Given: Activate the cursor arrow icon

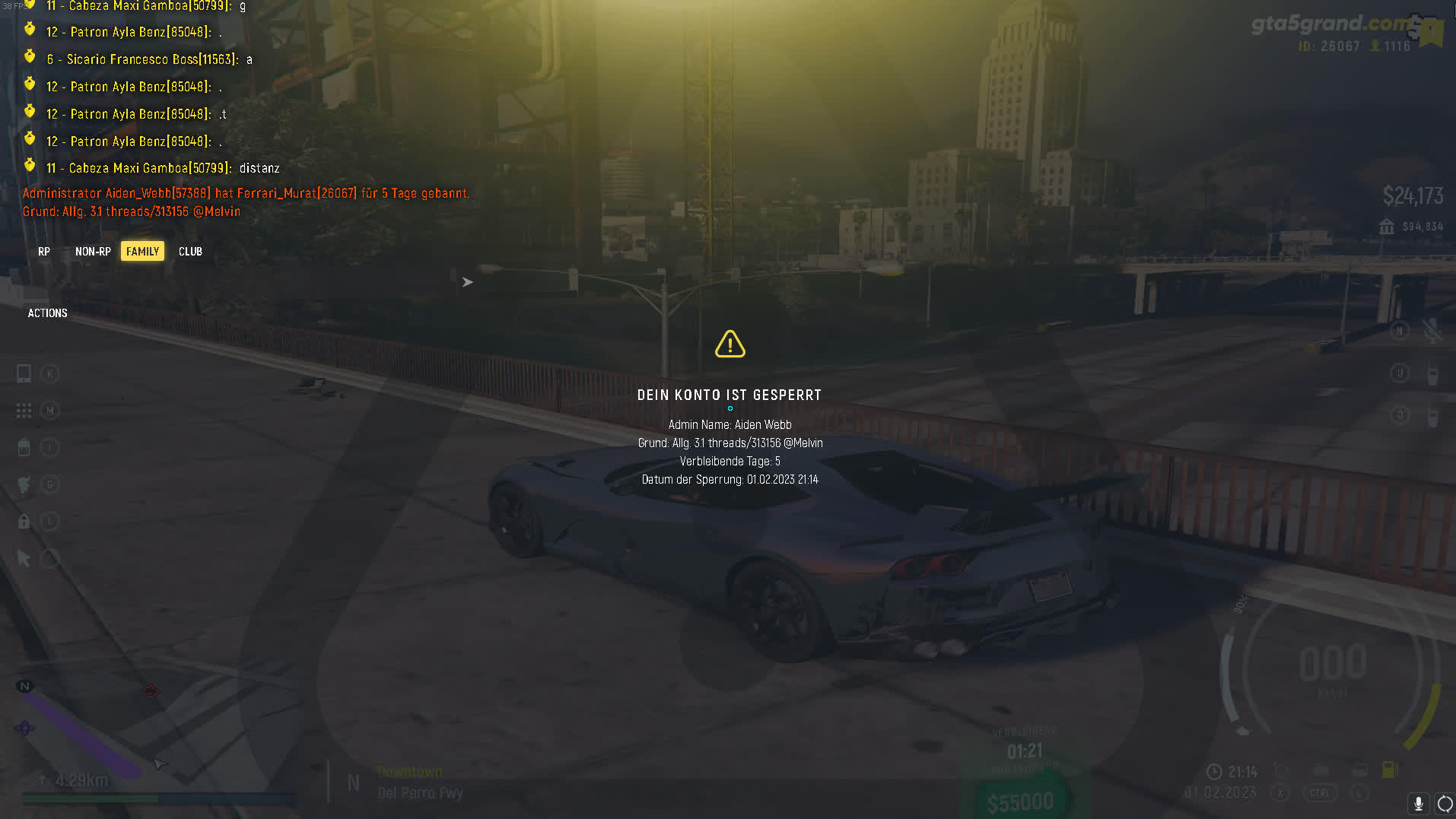Looking at the screenshot, I should pos(24,559).
